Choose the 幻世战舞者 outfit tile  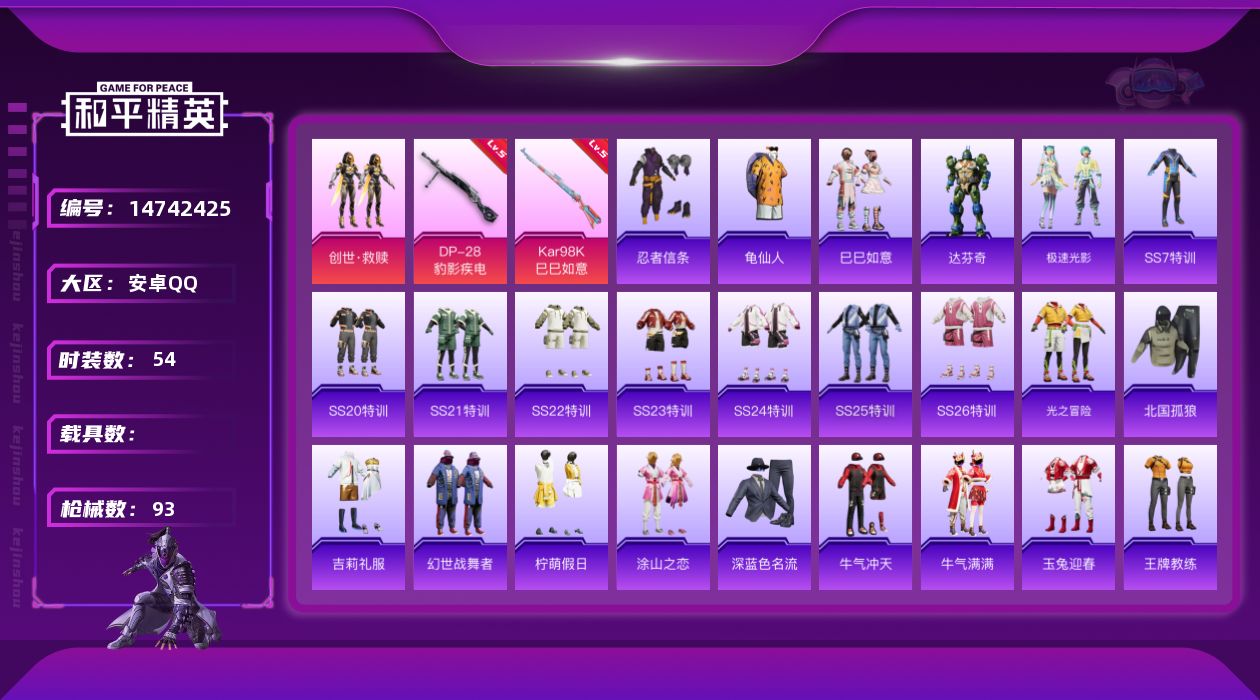460,517
